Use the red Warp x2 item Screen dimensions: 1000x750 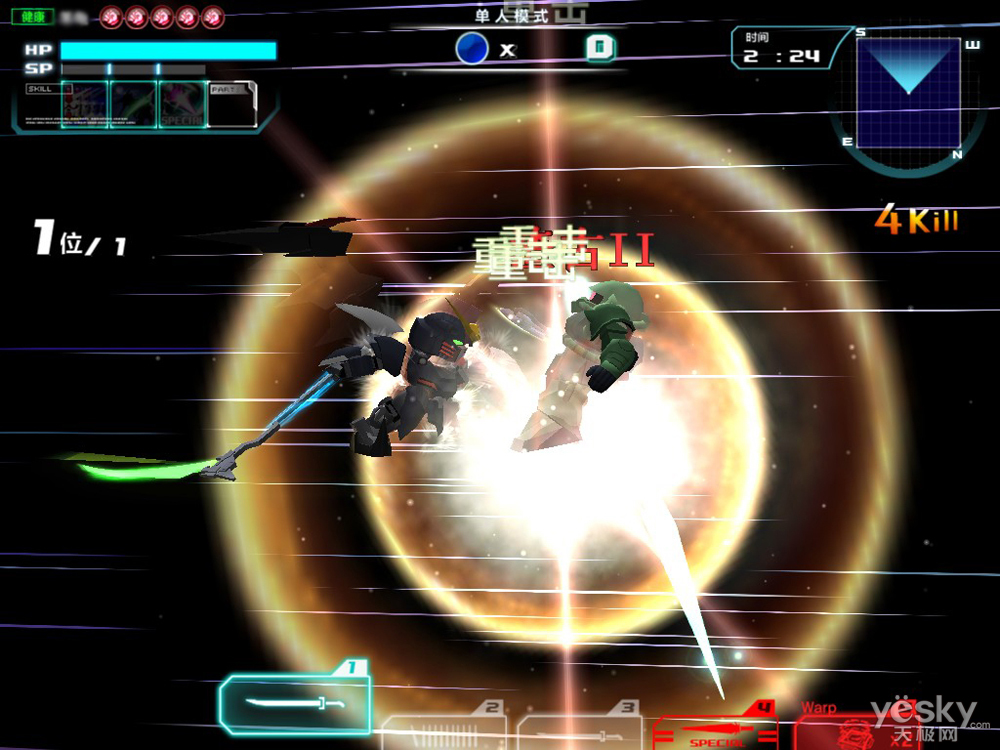855,728
